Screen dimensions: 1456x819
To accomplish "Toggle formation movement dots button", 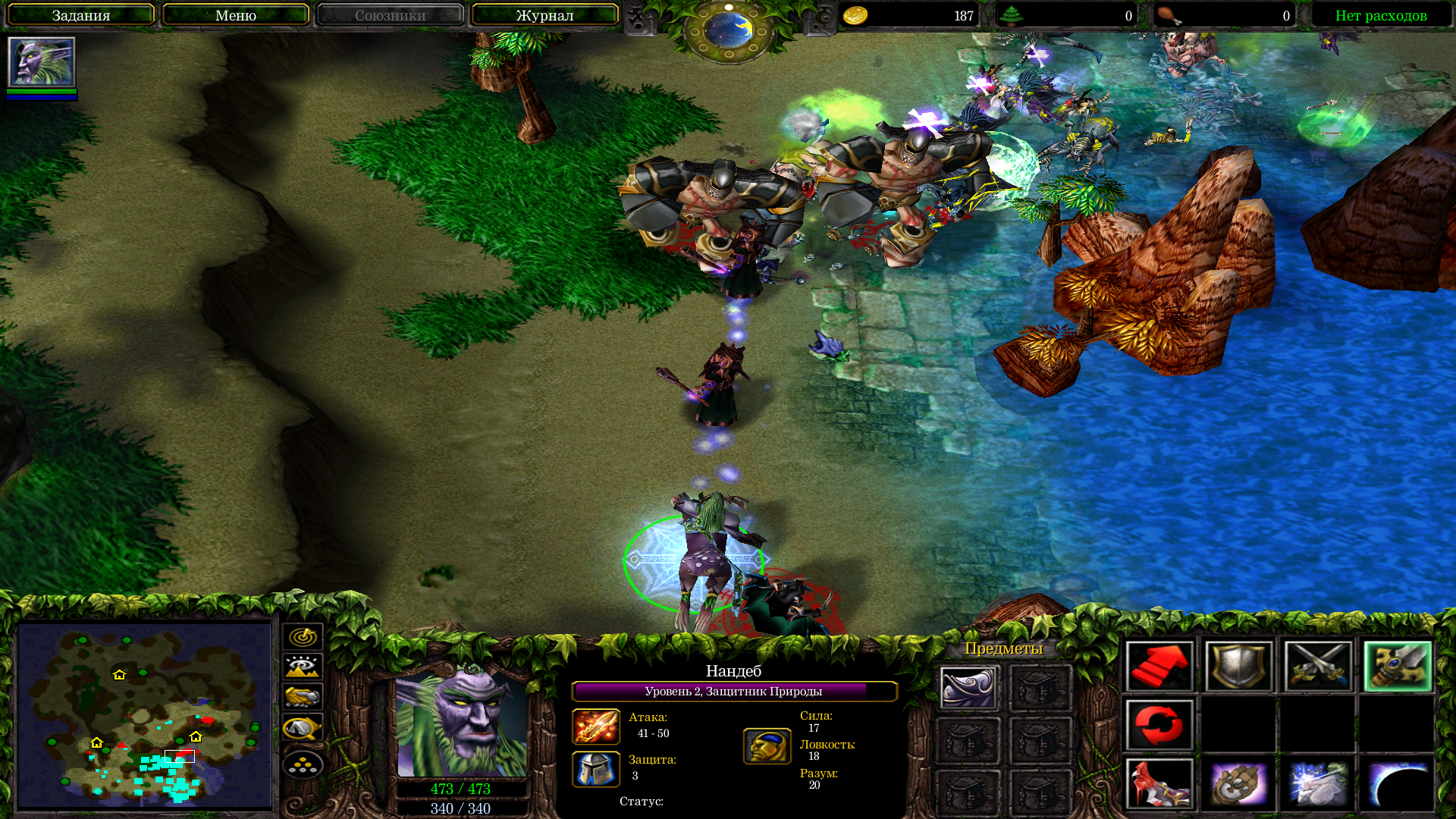I will point(303,764).
